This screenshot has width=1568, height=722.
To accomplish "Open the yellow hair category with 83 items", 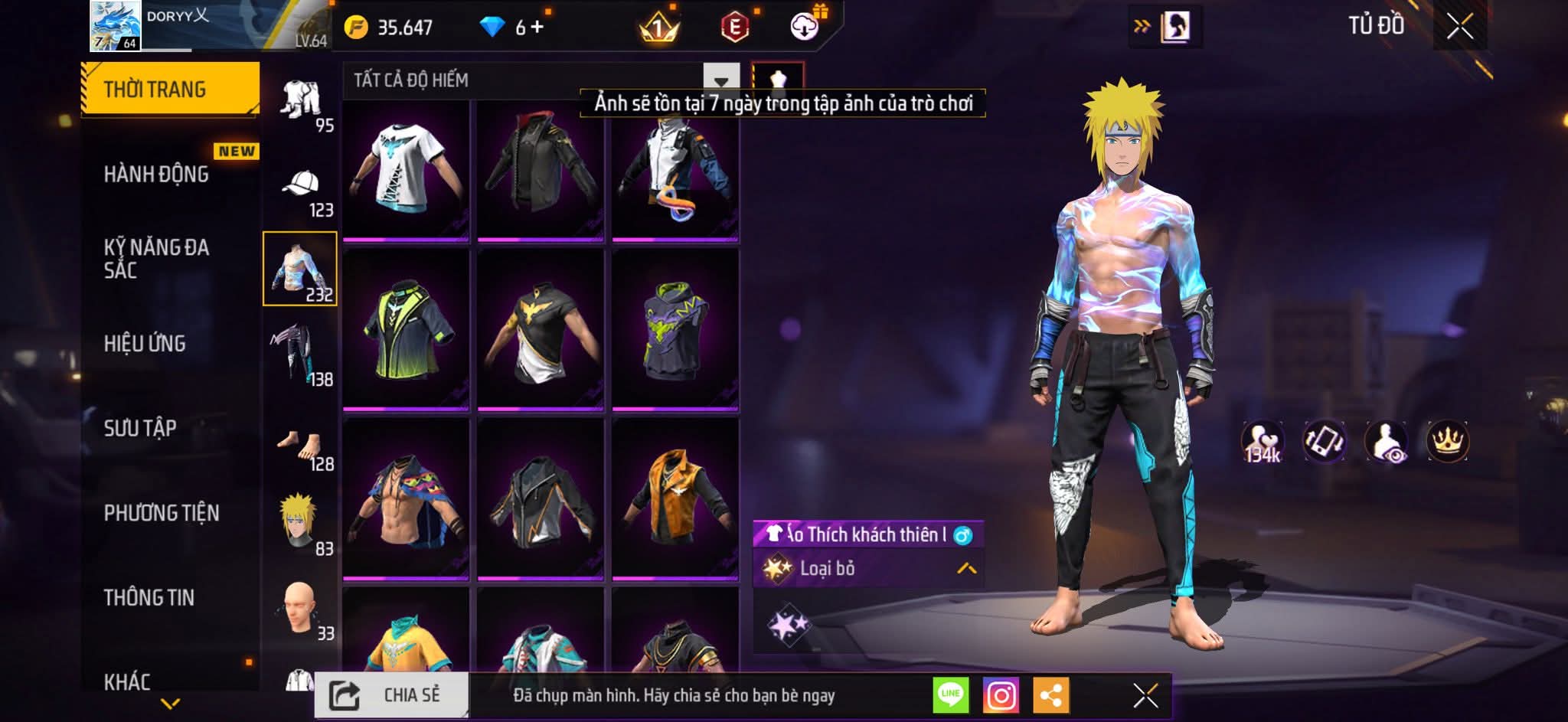I will tap(301, 524).
